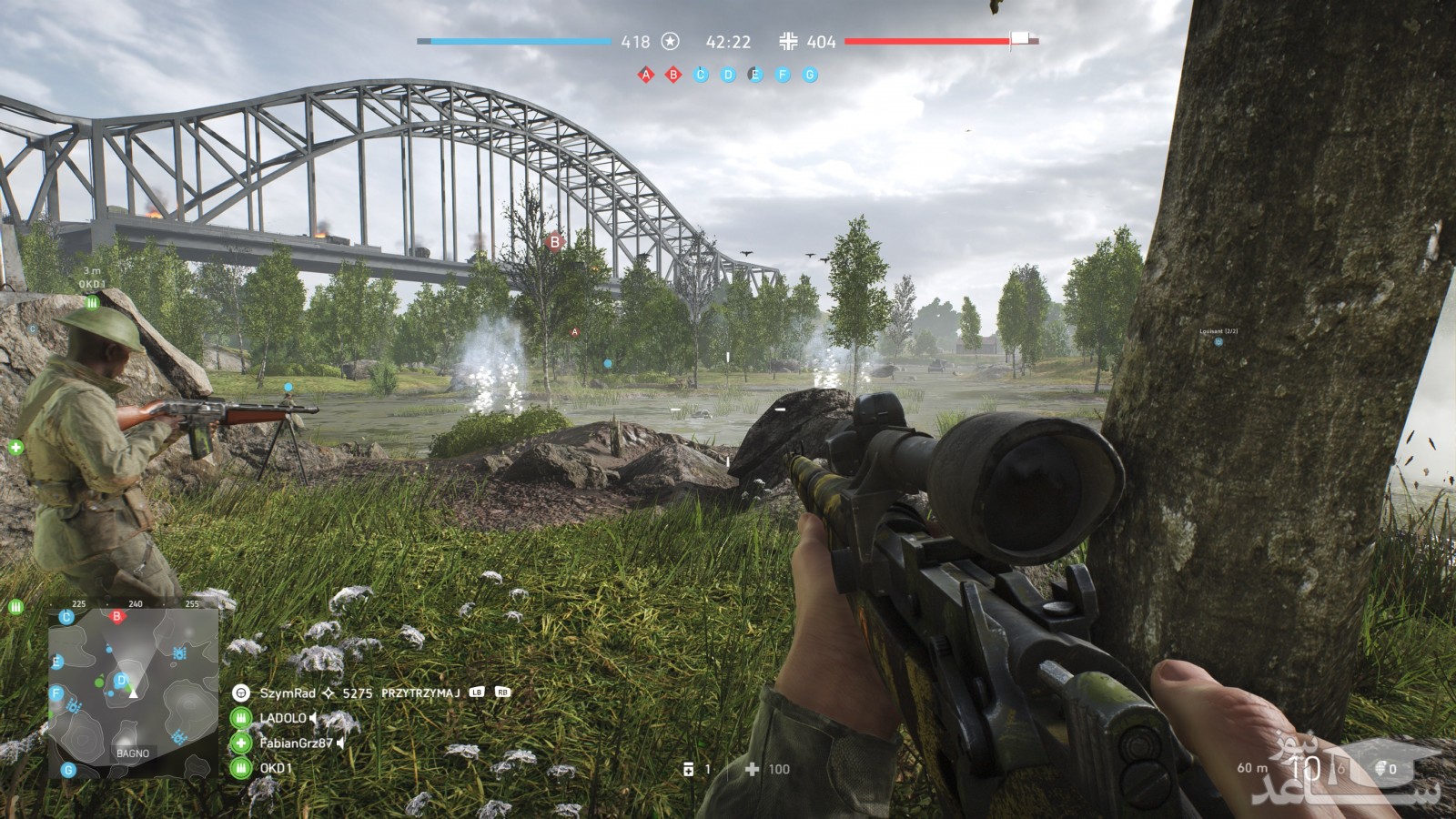Select the red objective B flag in top bar
This screenshot has width=1456, height=819.
673,76
